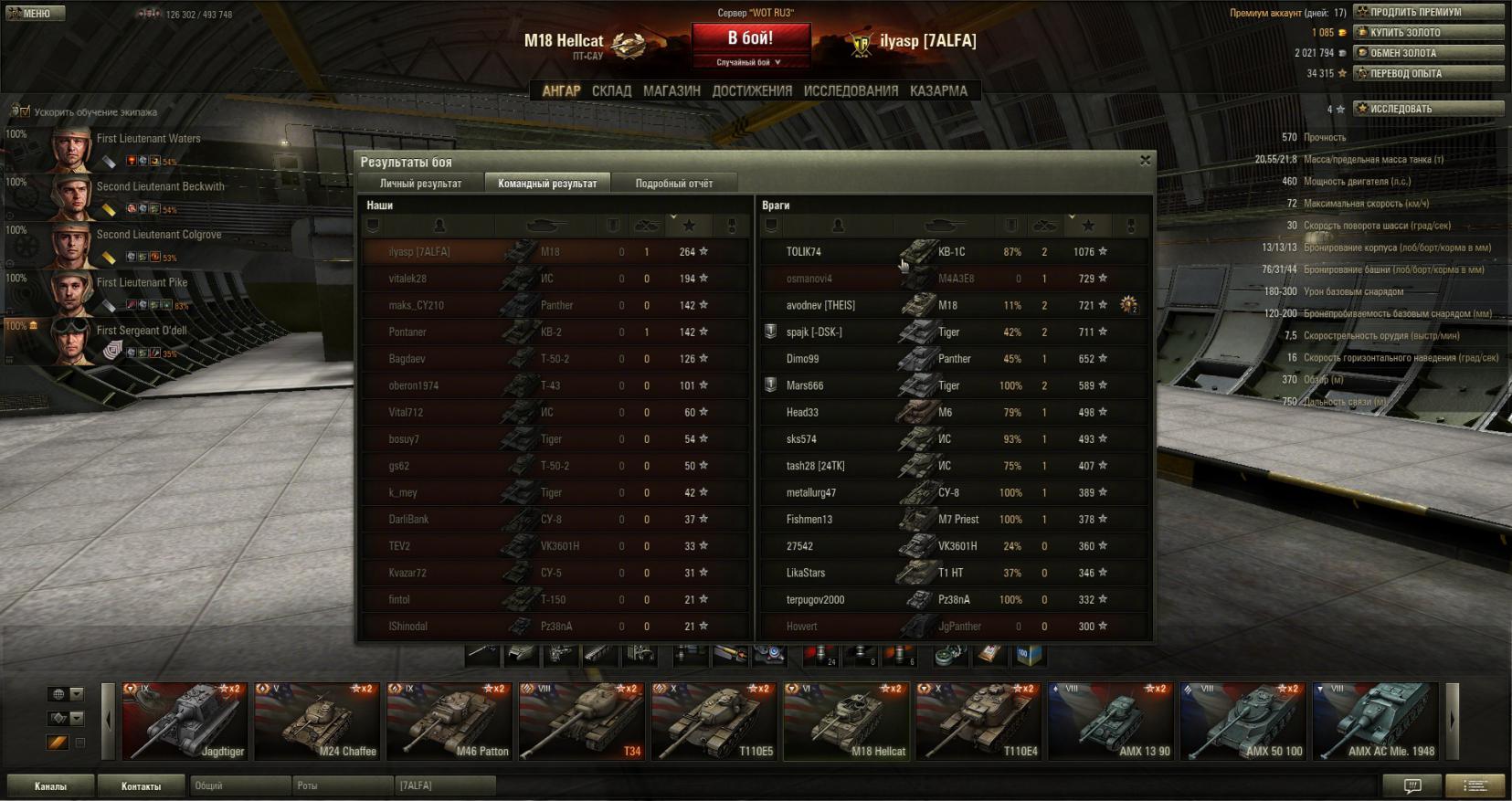Go to the СКЛАД section
The image size is (1512, 801).
click(611, 91)
